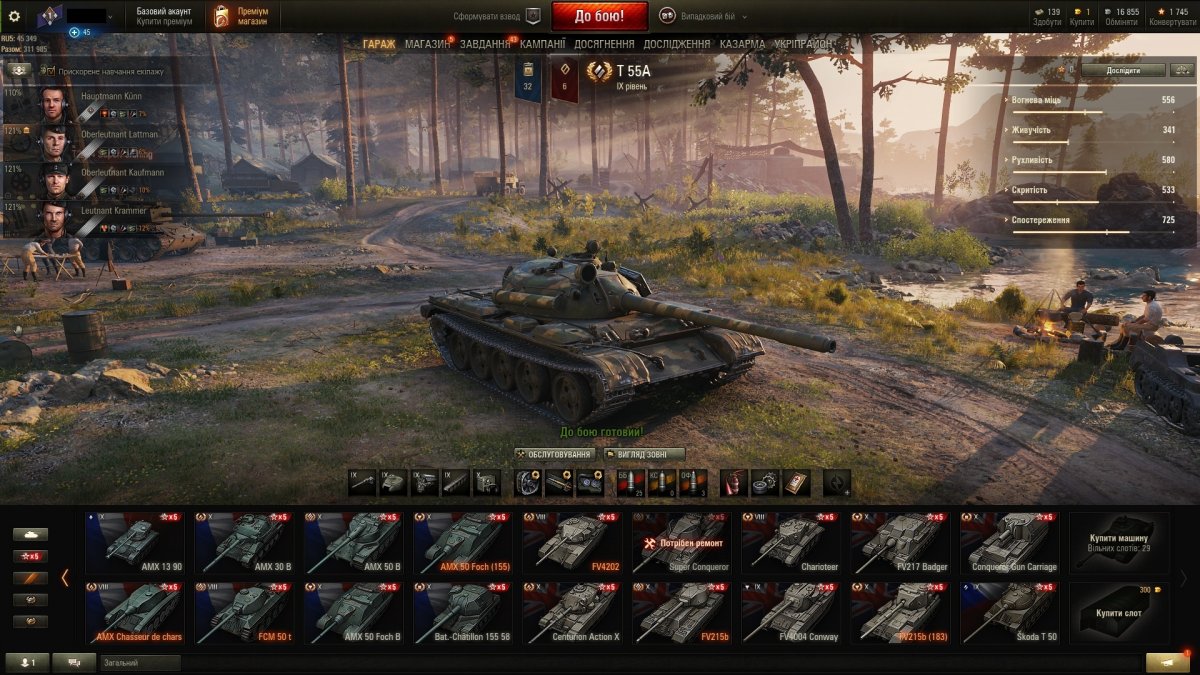Viewport: 1200px width, 675px height.
Task: Click Купити машину tile
Action: click(x=1119, y=543)
